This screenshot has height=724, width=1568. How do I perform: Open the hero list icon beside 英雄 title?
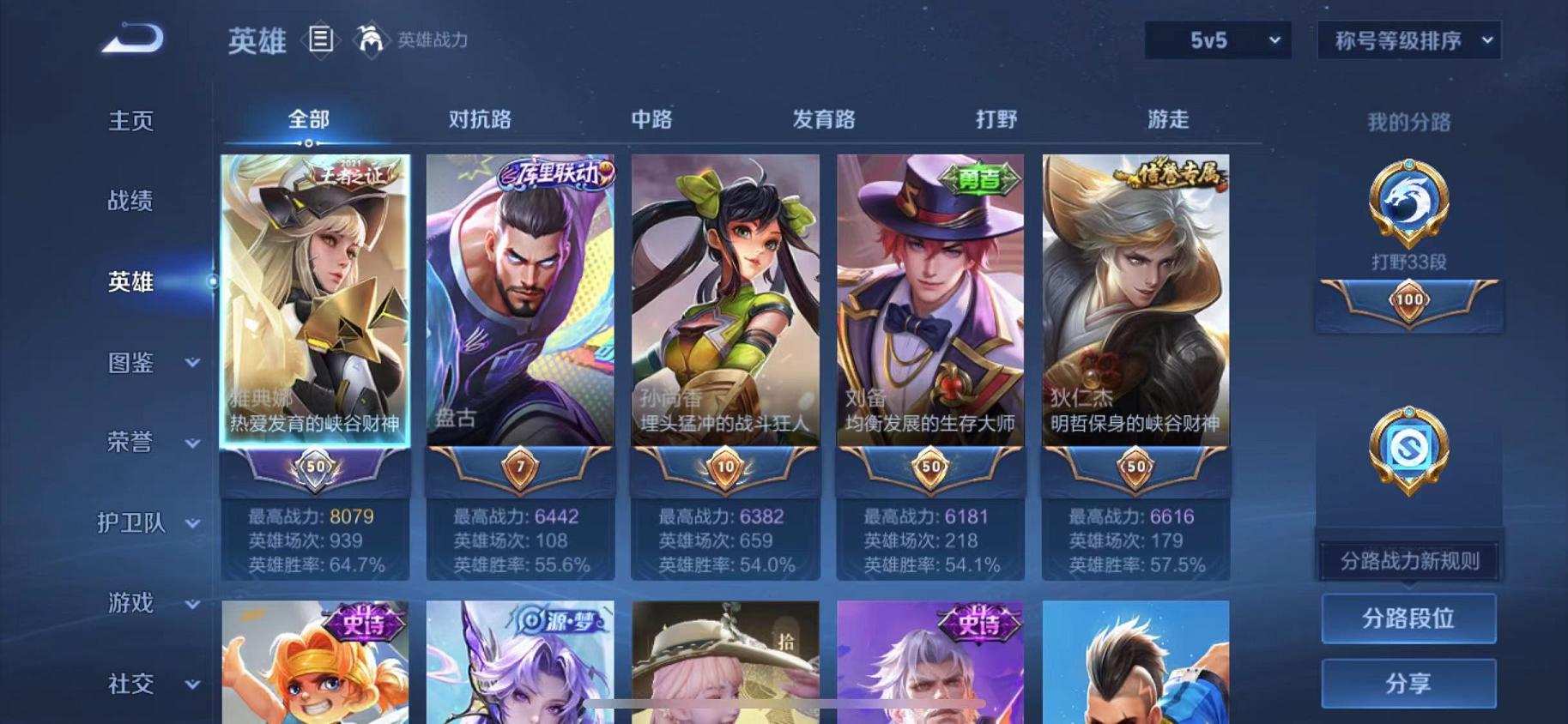pos(321,40)
